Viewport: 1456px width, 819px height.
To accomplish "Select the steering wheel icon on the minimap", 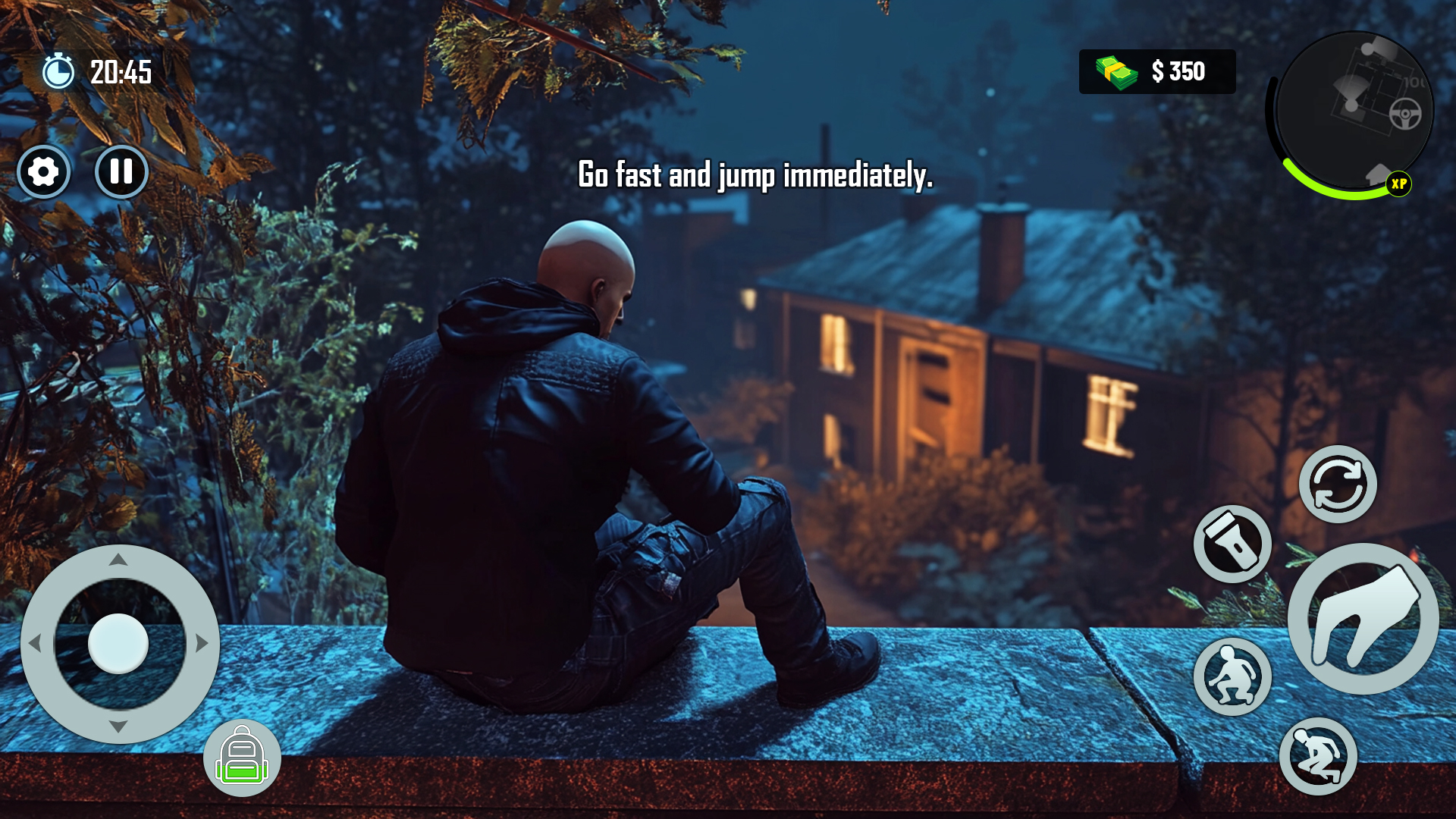I will tap(1405, 114).
